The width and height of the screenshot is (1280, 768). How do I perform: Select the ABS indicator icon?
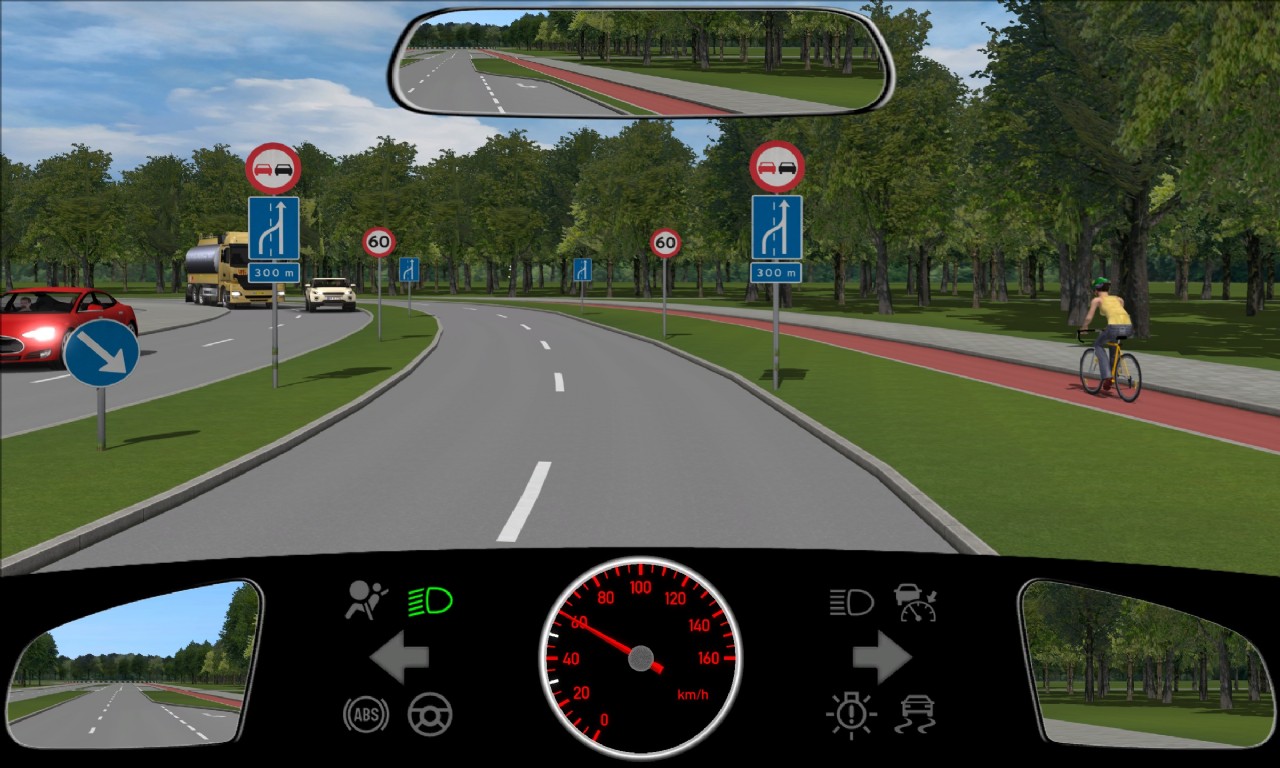tap(366, 714)
